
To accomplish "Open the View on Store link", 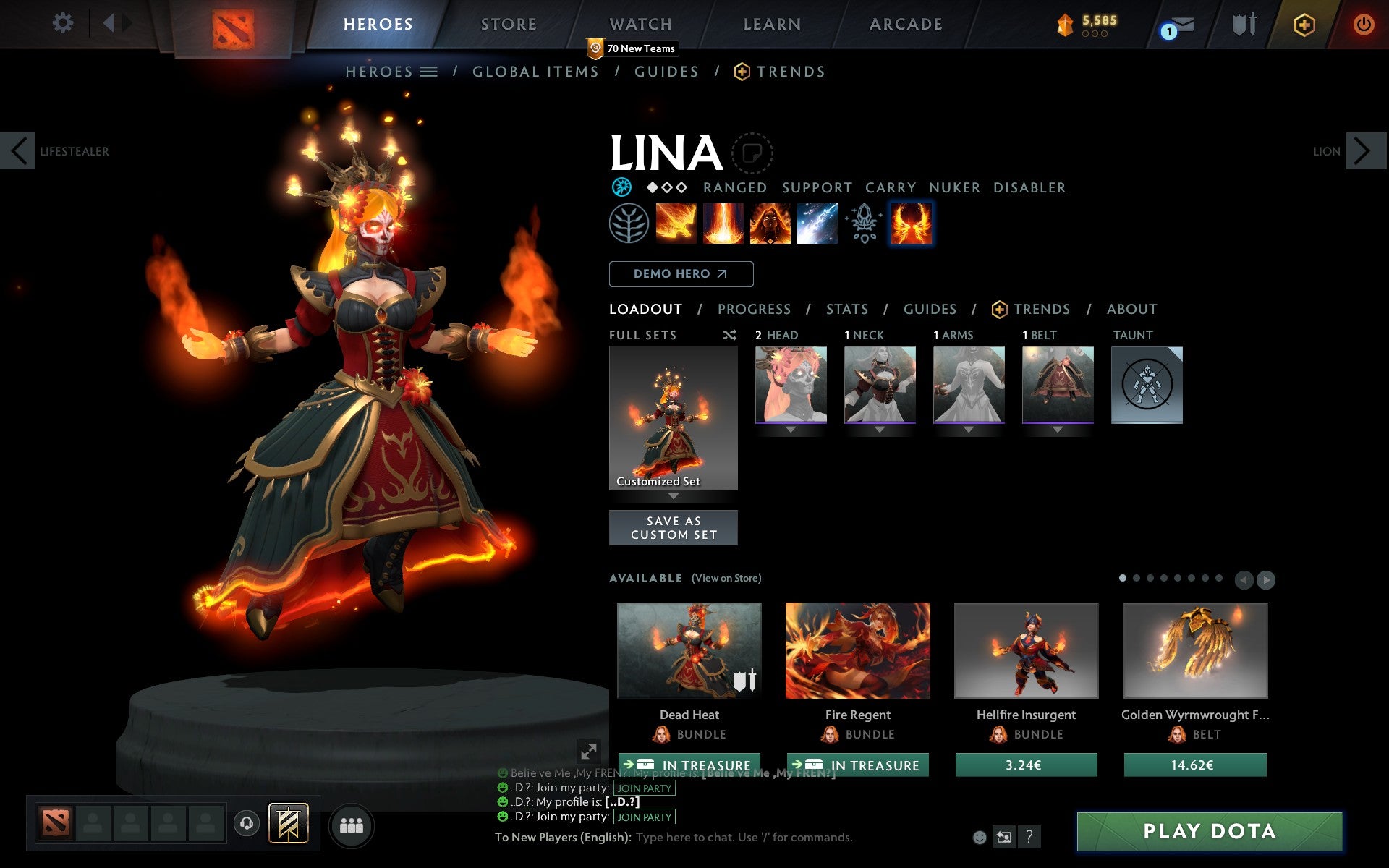I will click(x=726, y=578).
